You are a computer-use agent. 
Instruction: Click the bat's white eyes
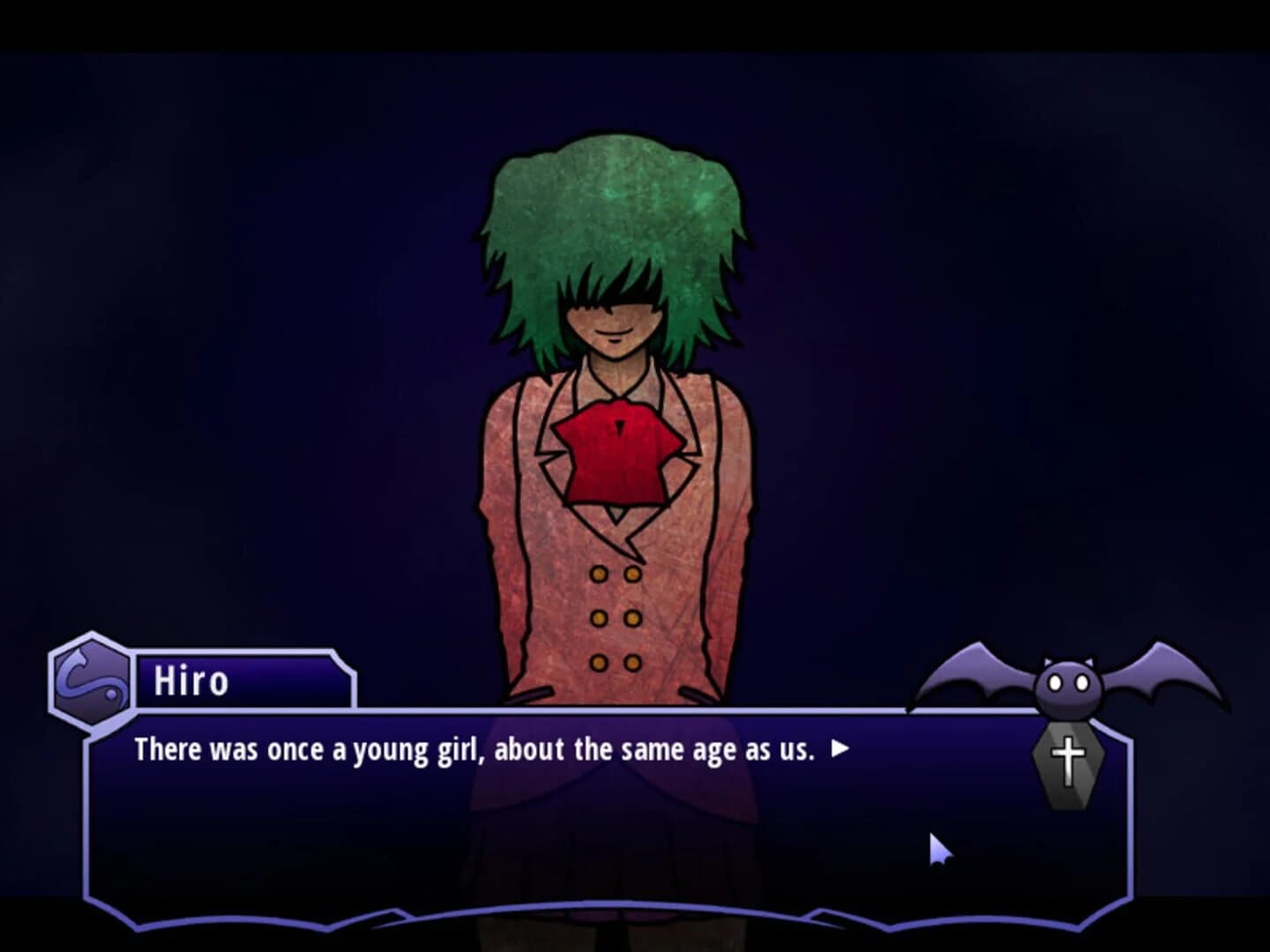[1069, 681]
